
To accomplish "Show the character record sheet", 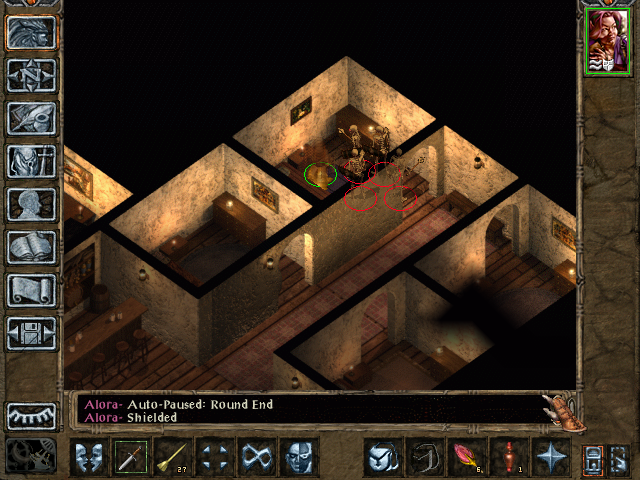I will coord(31,204).
